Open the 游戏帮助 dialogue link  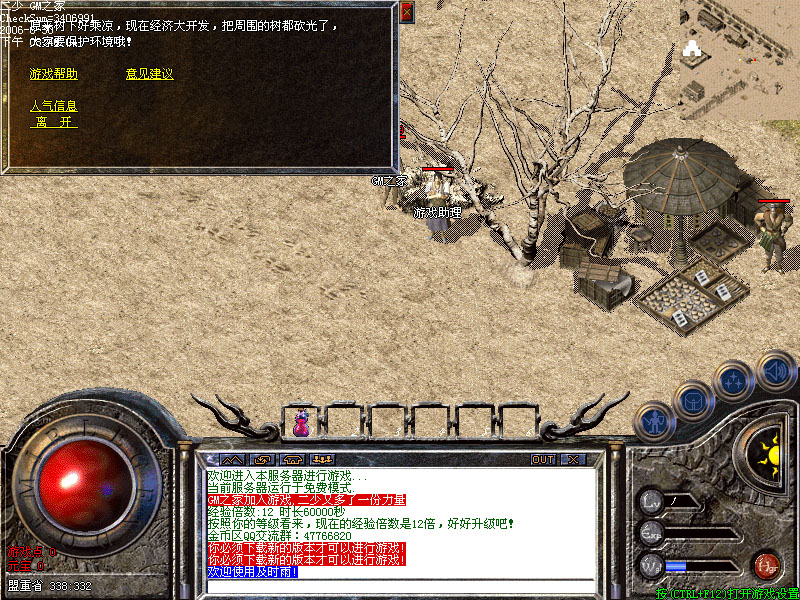click(54, 74)
